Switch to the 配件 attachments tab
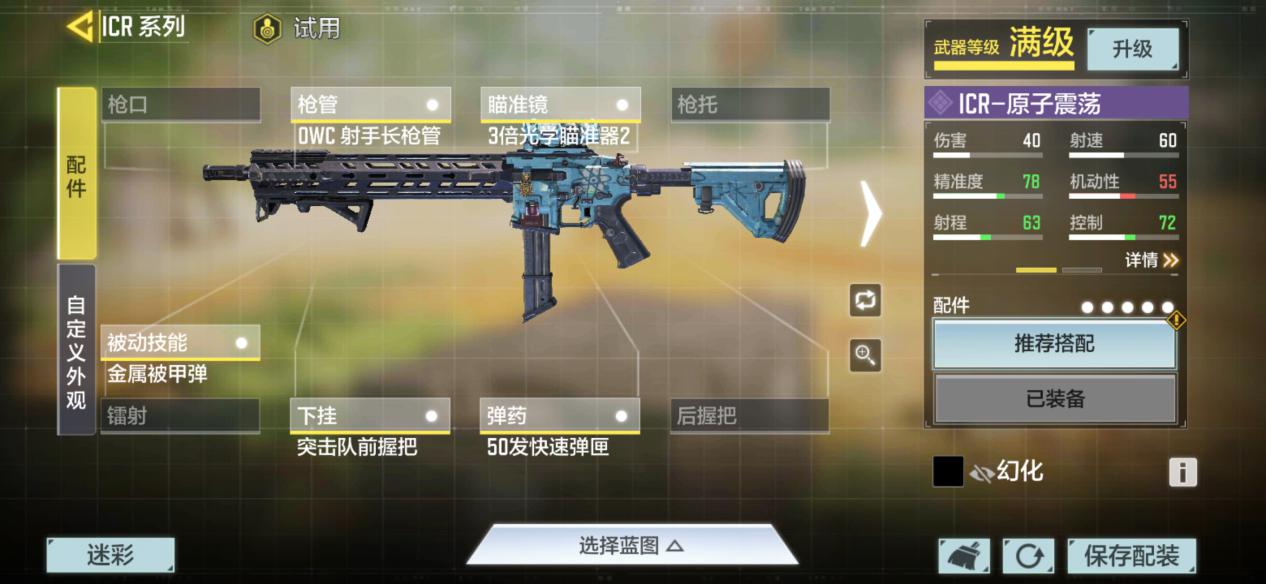The image size is (1266, 584). click(76, 173)
